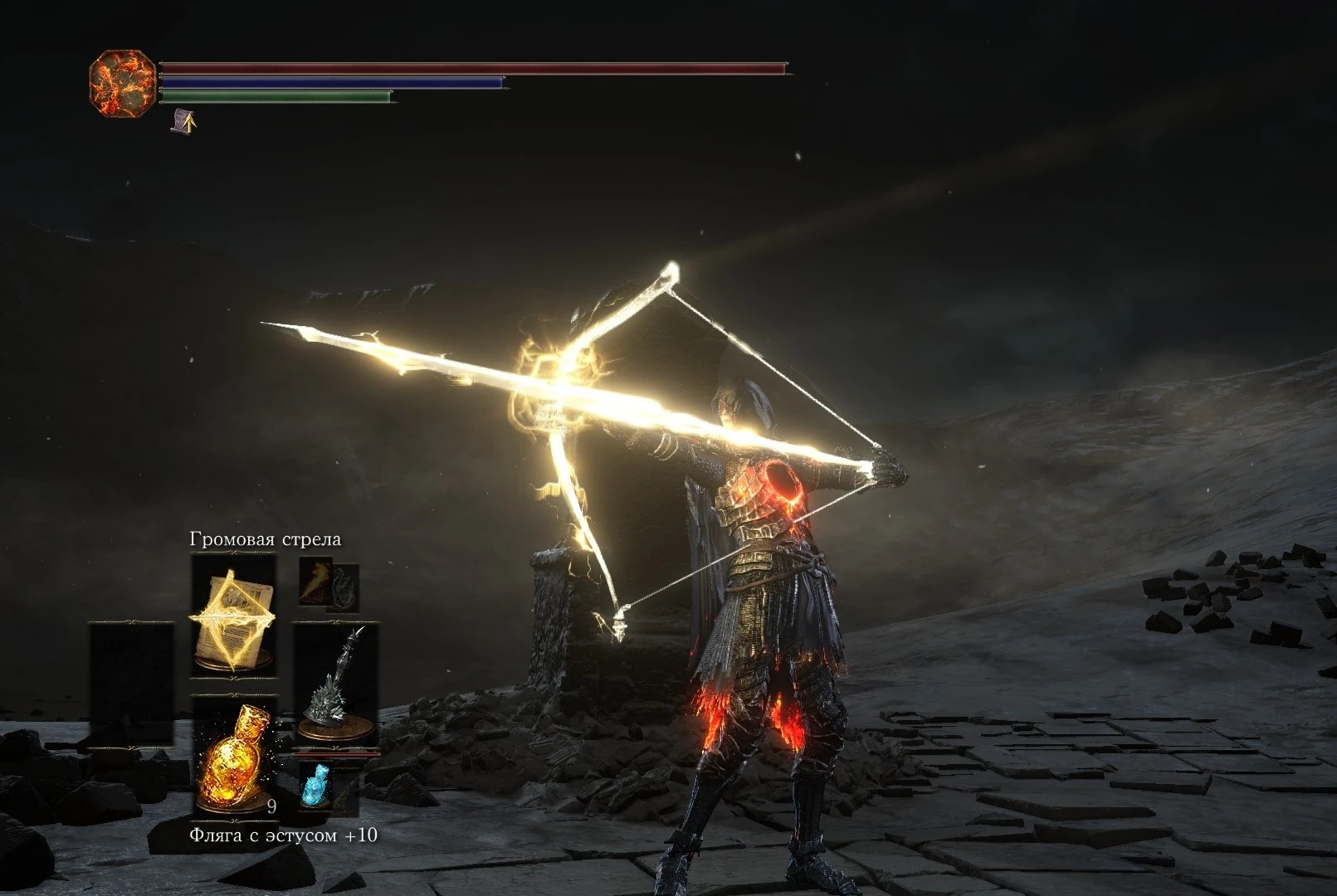Select the Lightning Arrow spell icon
Screen dimensions: 1337x896
(x=231, y=617)
